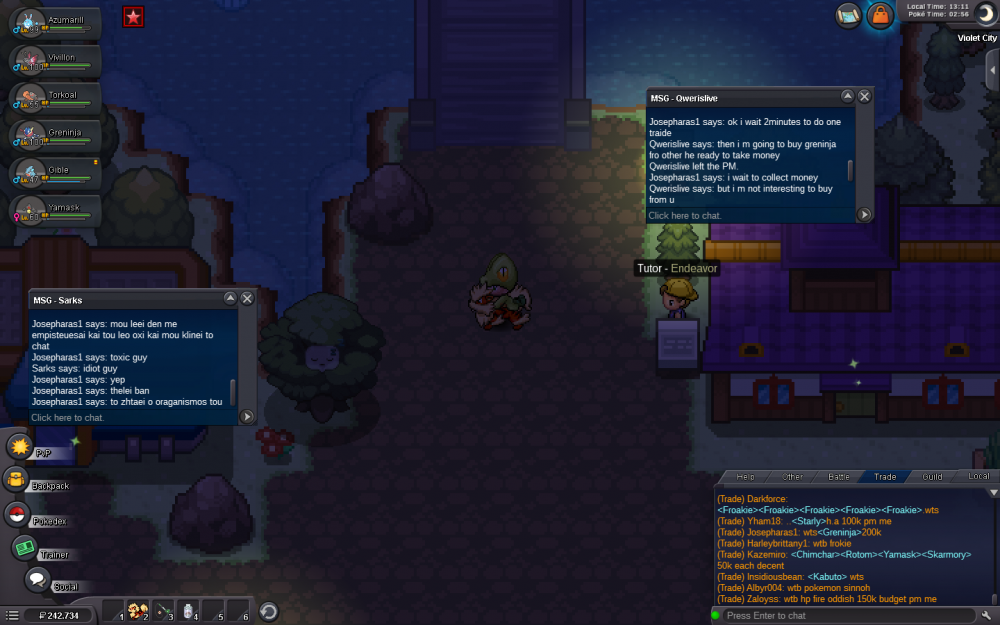Open chat settings wrench icon
The width and height of the screenshot is (1000, 625).
tap(986, 614)
